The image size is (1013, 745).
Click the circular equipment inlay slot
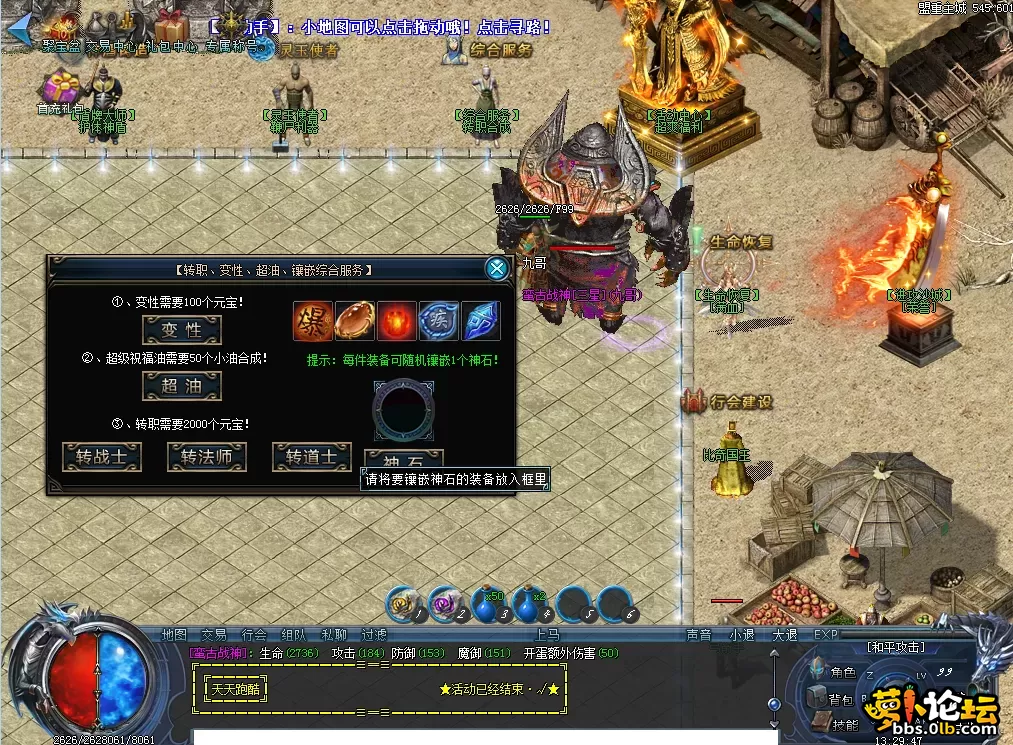(403, 410)
